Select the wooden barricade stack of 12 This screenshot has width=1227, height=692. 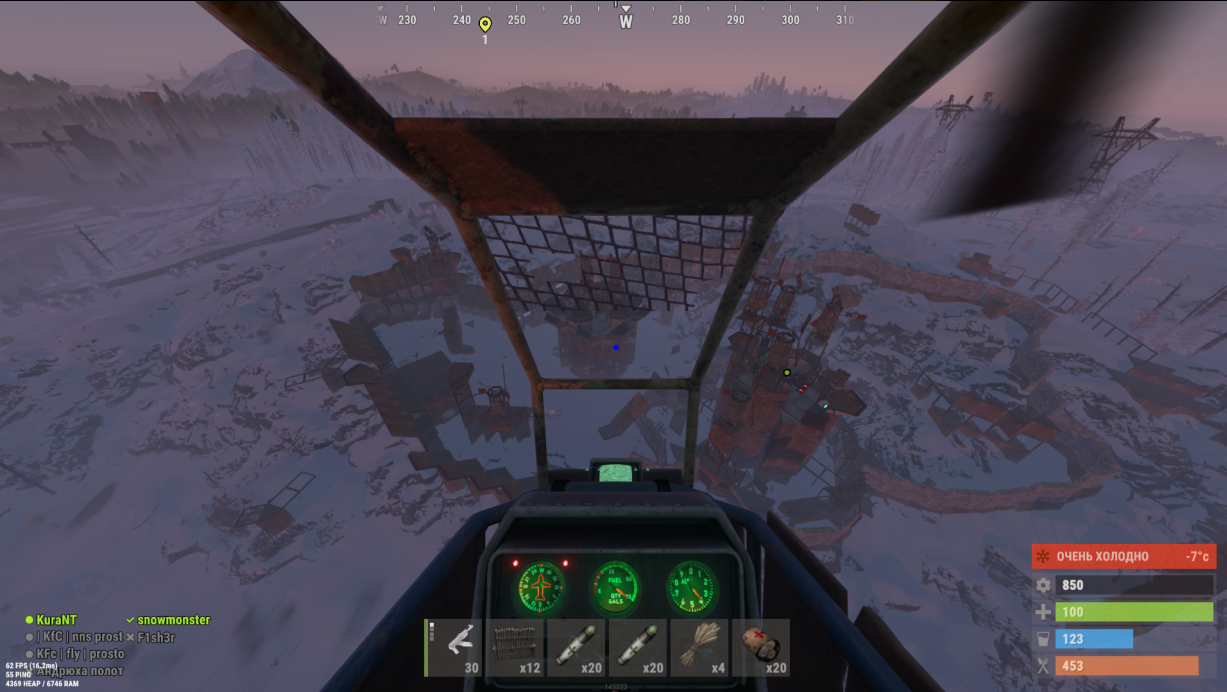click(x=516, y=648)
